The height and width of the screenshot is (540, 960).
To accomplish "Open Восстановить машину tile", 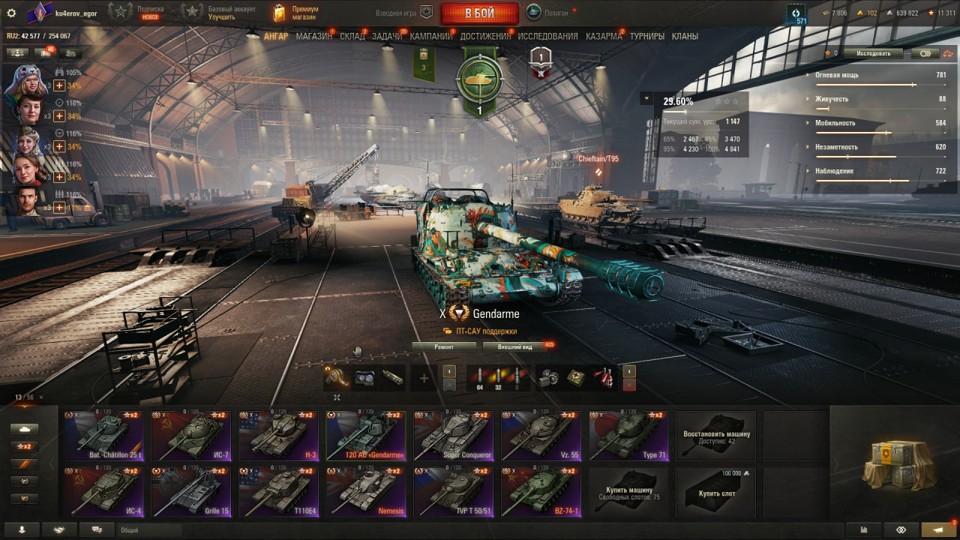I will click(x=716, y=435).
